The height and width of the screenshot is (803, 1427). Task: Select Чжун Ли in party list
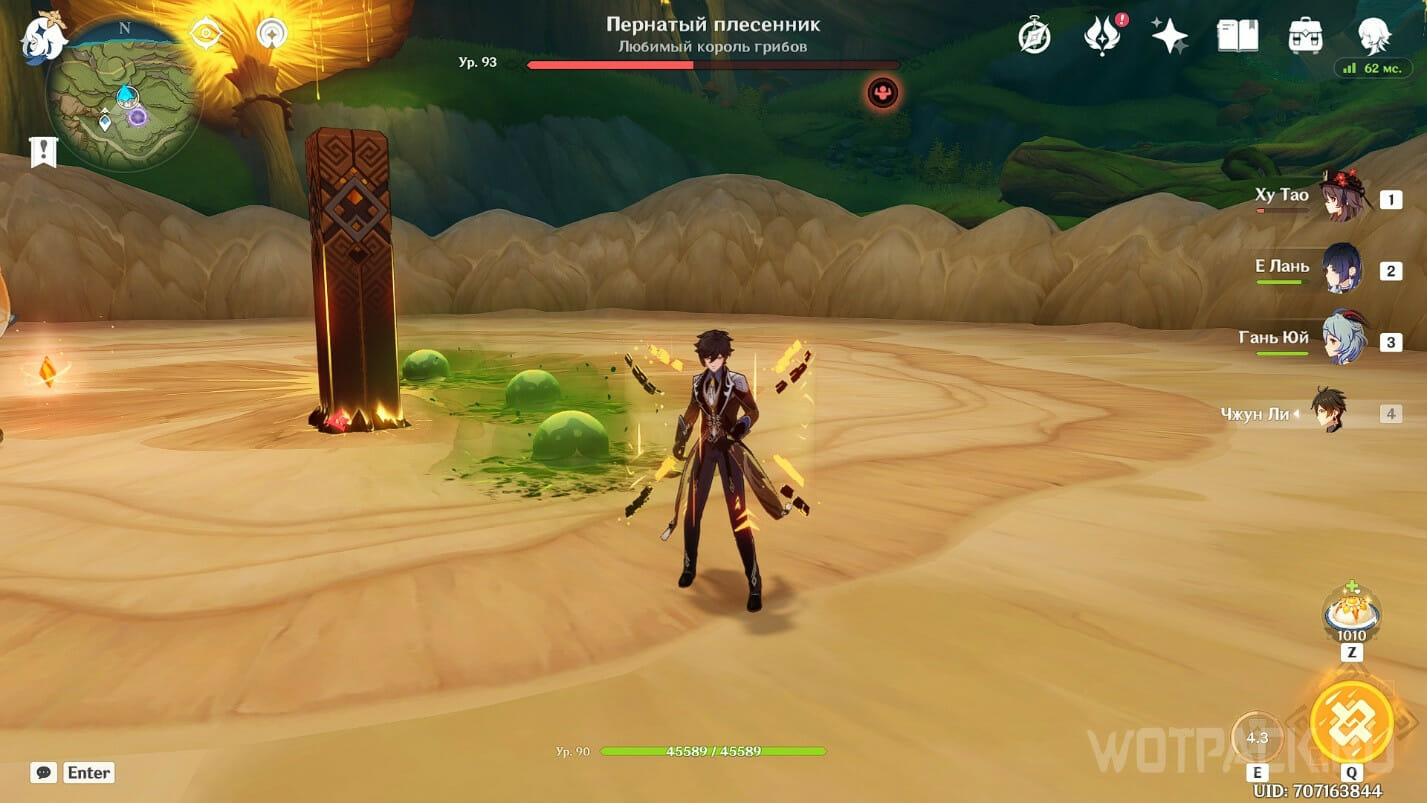pos(1330,412)
